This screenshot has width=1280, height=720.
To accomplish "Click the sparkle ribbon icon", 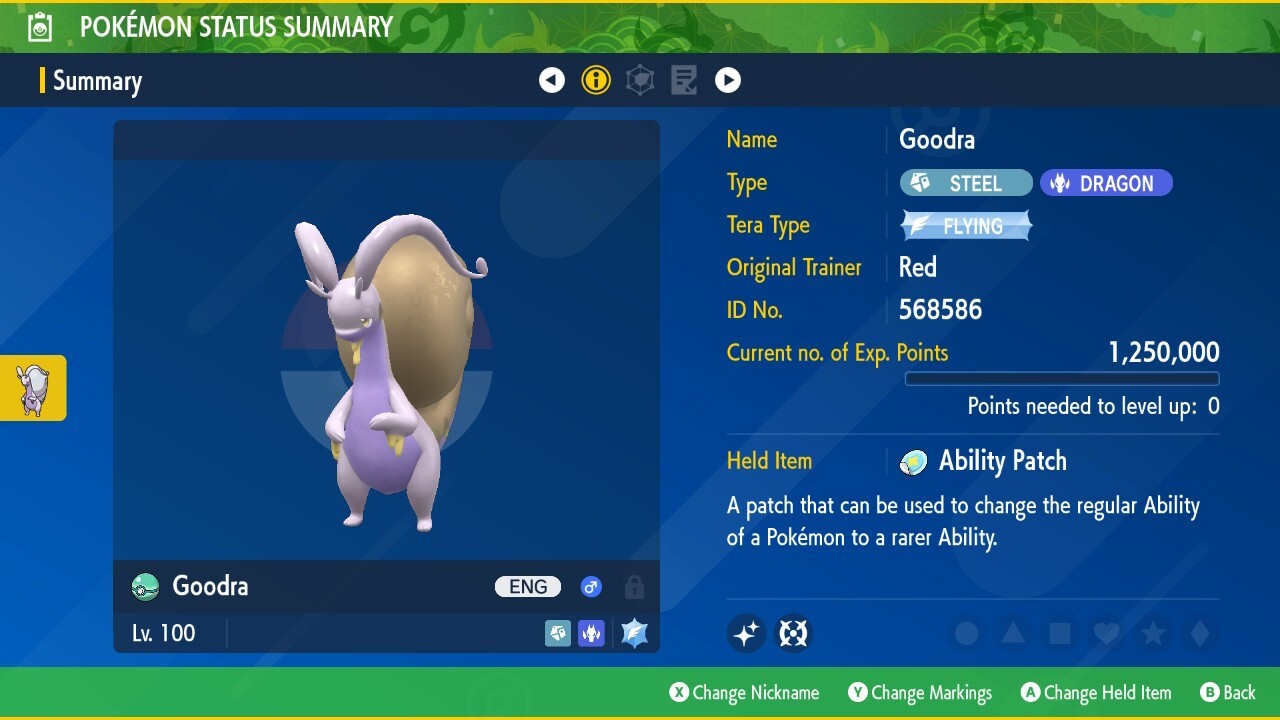I will [746, 633].
